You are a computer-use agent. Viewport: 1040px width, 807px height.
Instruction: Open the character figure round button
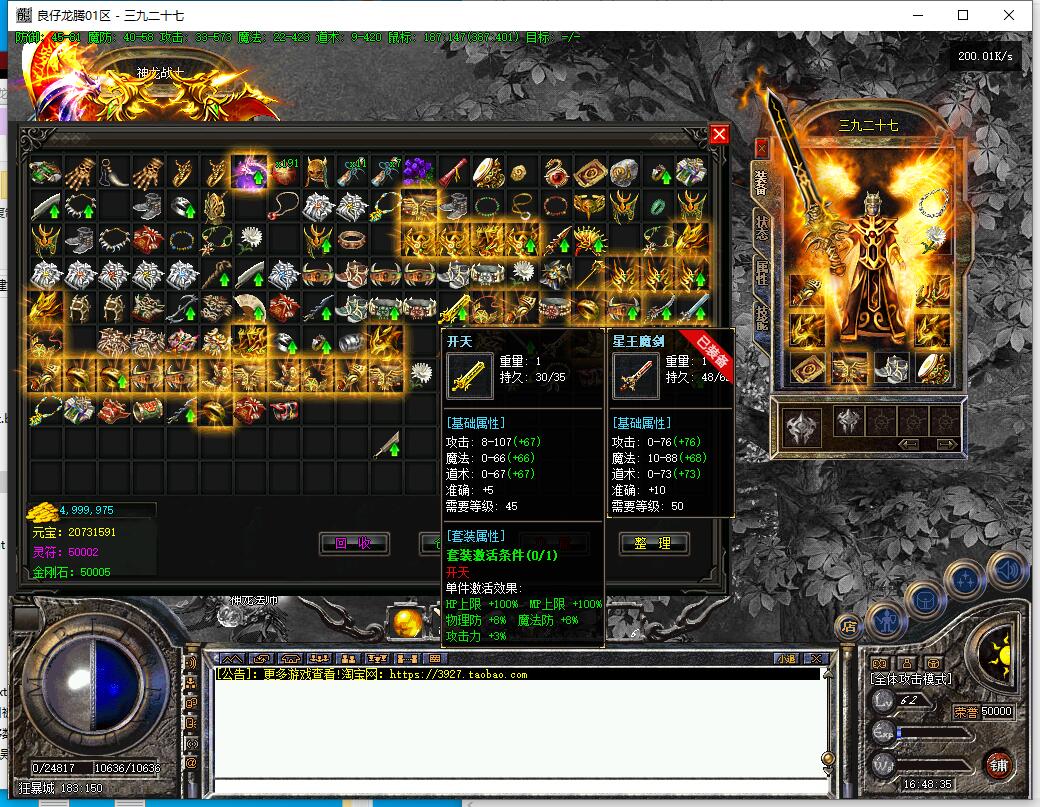(886, 619)
